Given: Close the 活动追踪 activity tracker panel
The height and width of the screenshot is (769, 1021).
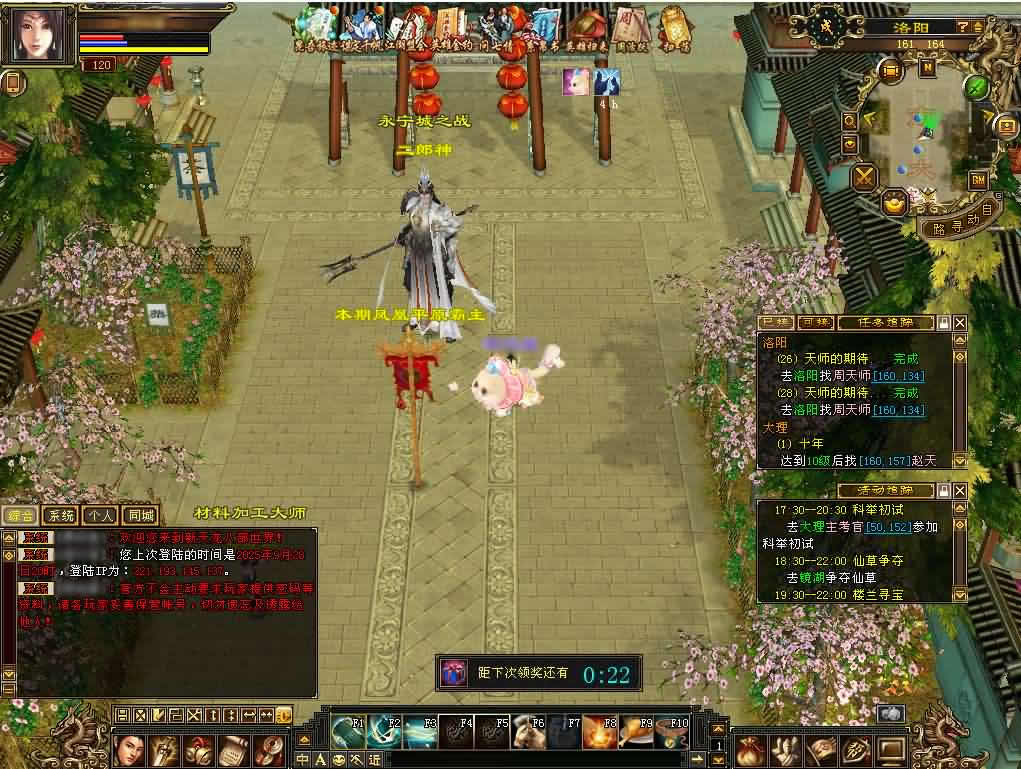Looking at the screenshot, I should point(960,491).
